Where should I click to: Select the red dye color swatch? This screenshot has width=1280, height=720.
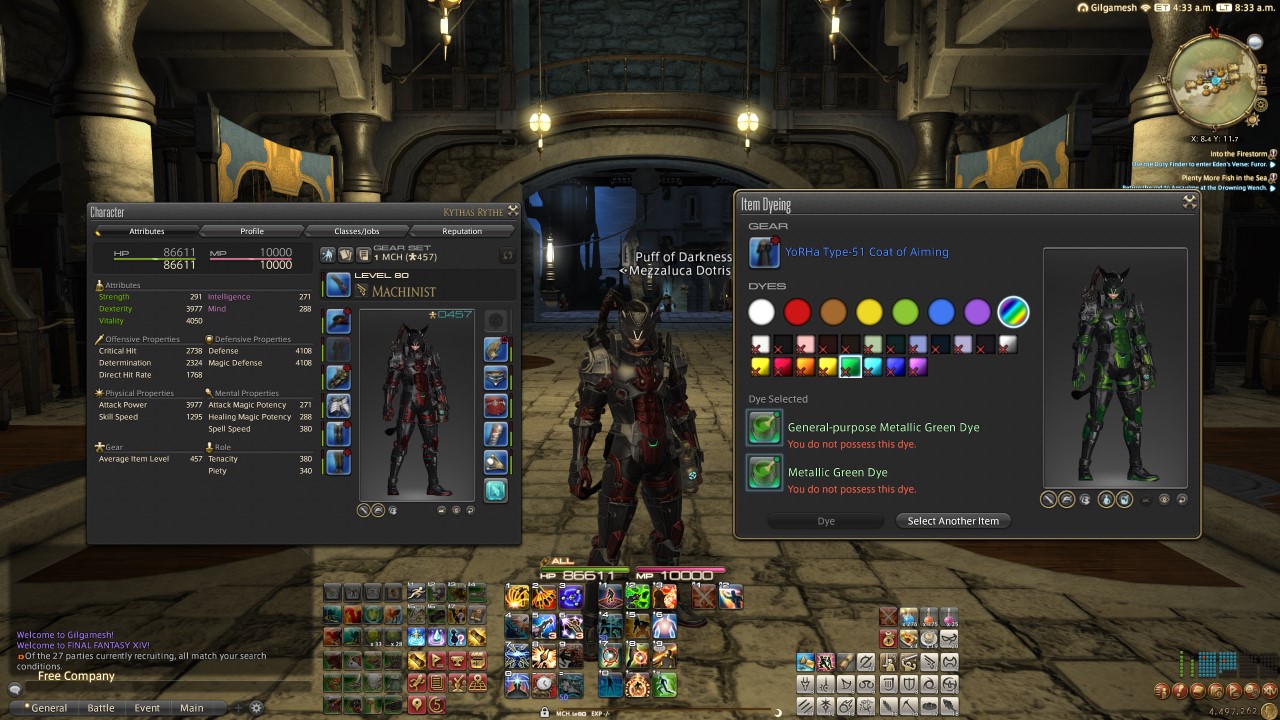click(798, 312)
